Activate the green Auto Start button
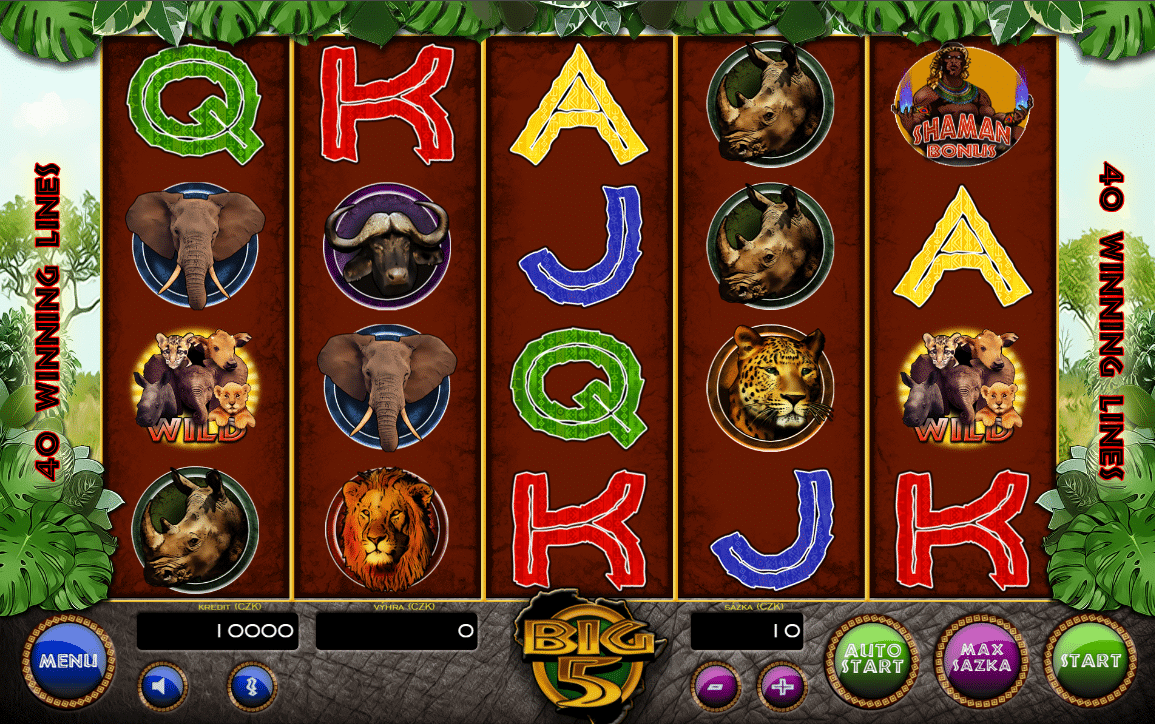The height and width of the screenshot is (724, 1155). coord(871,659)
